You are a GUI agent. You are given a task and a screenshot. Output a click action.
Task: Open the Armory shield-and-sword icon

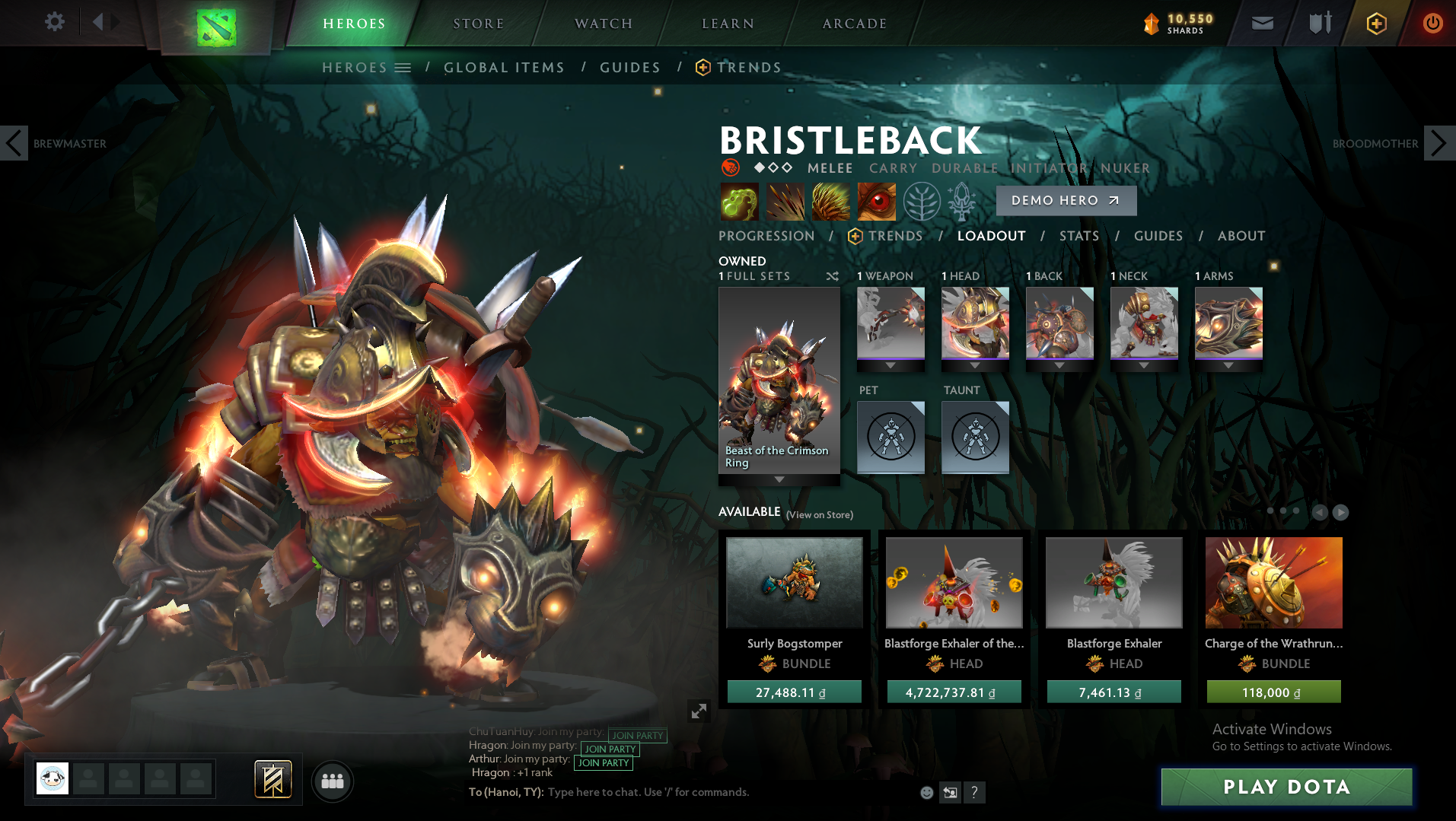1320,23
